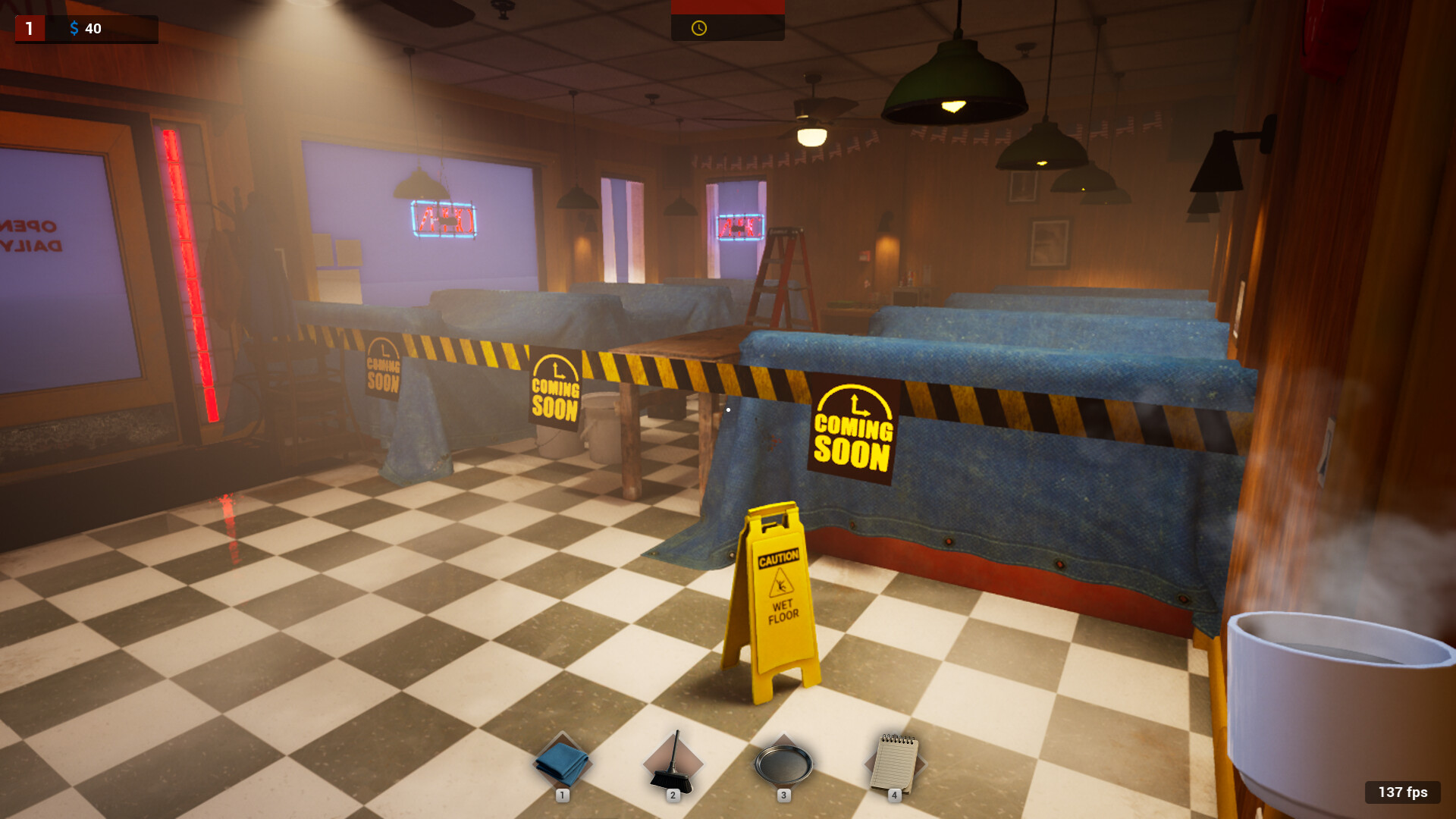Viewport: 1456px width, 819px height.
Task: Click the clock icon in the top timer bar
Action: 698,27
